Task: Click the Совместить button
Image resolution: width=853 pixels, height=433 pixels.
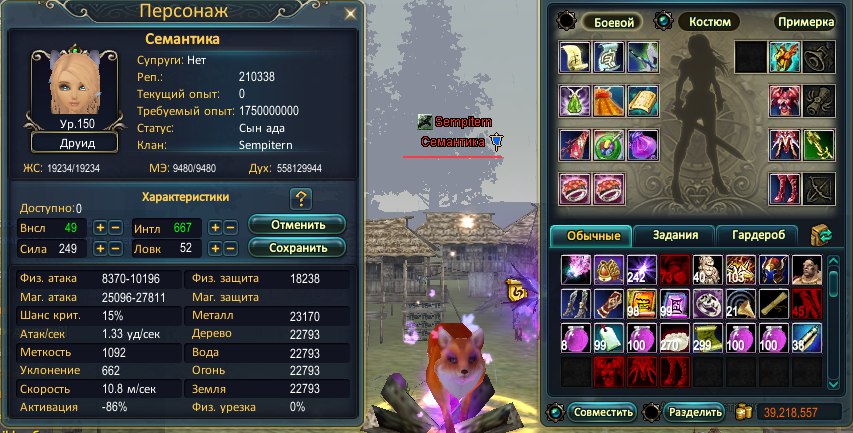Action: tap(602, 411)
